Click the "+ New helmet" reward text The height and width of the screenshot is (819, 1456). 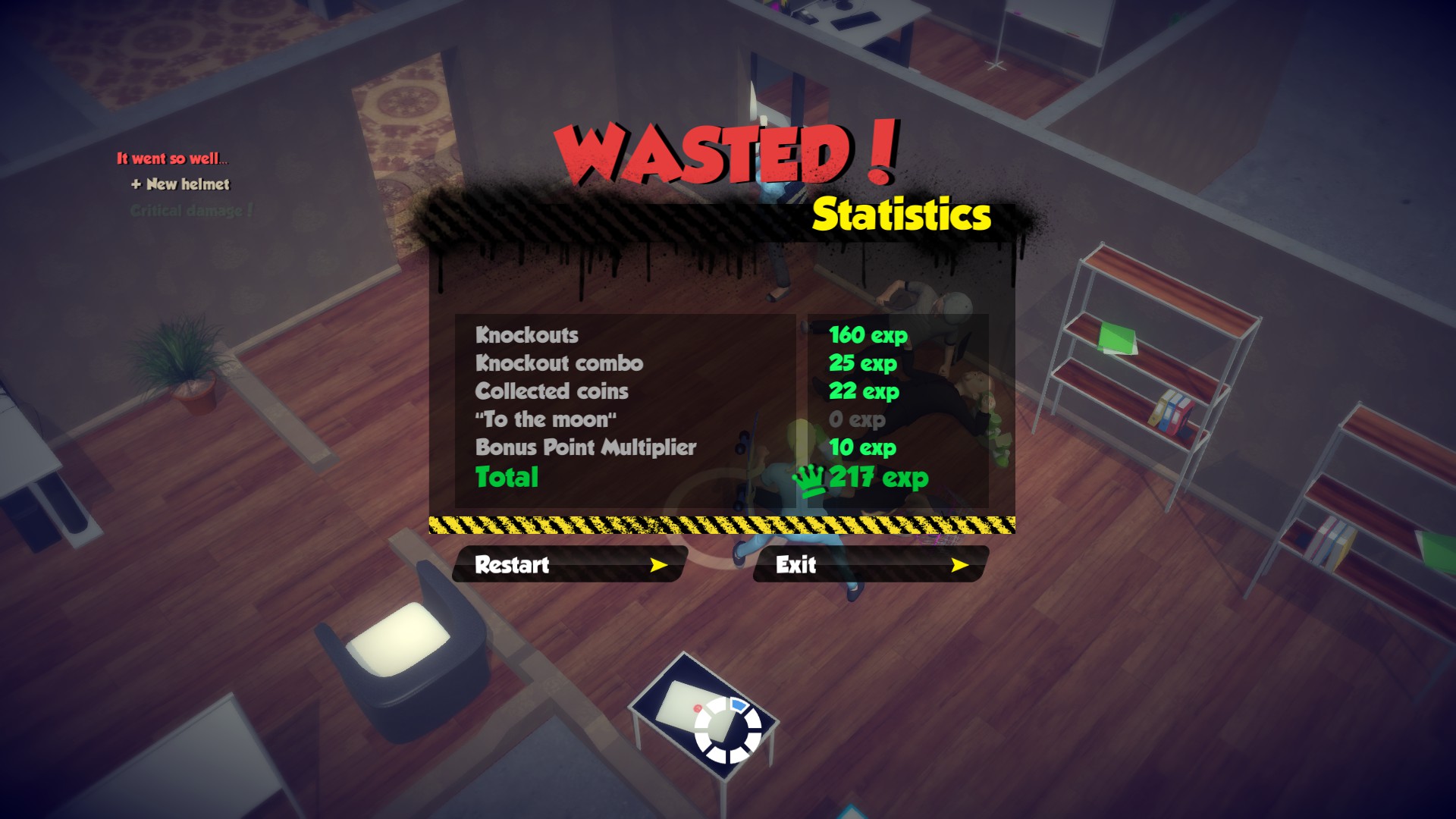coord(181,184)
